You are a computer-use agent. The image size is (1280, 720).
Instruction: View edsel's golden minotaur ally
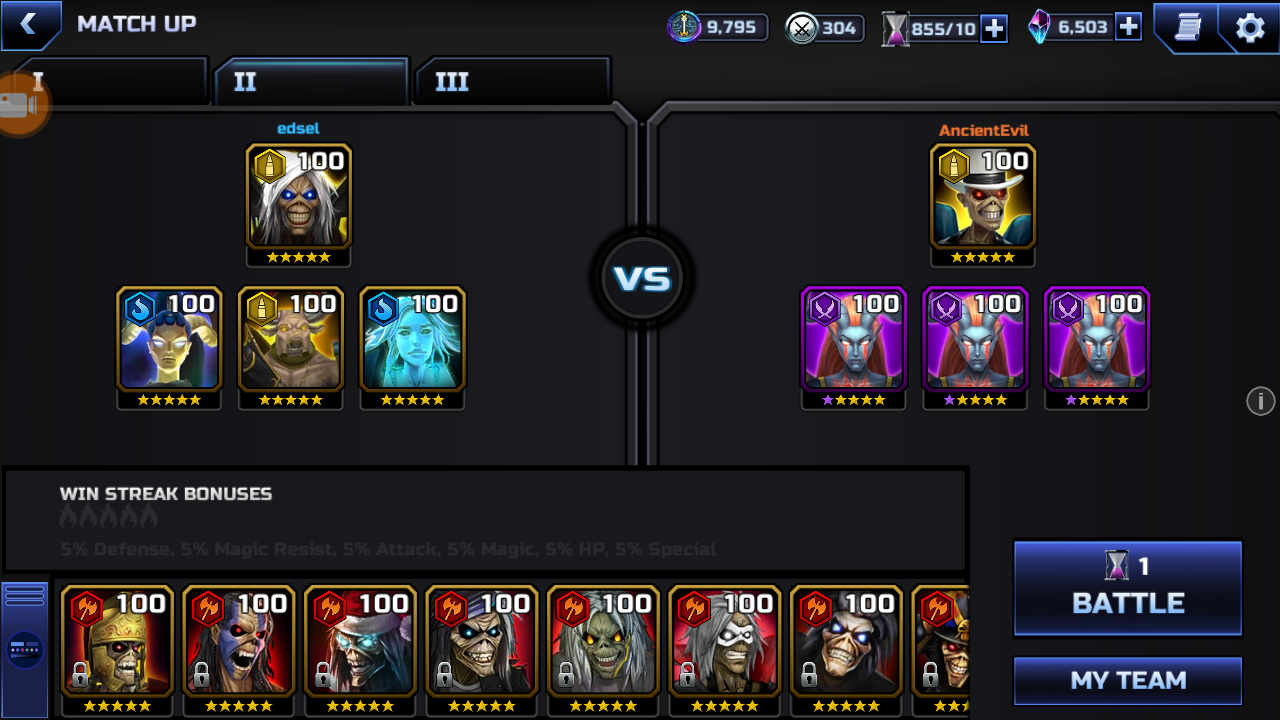click(x=291, y=339)
